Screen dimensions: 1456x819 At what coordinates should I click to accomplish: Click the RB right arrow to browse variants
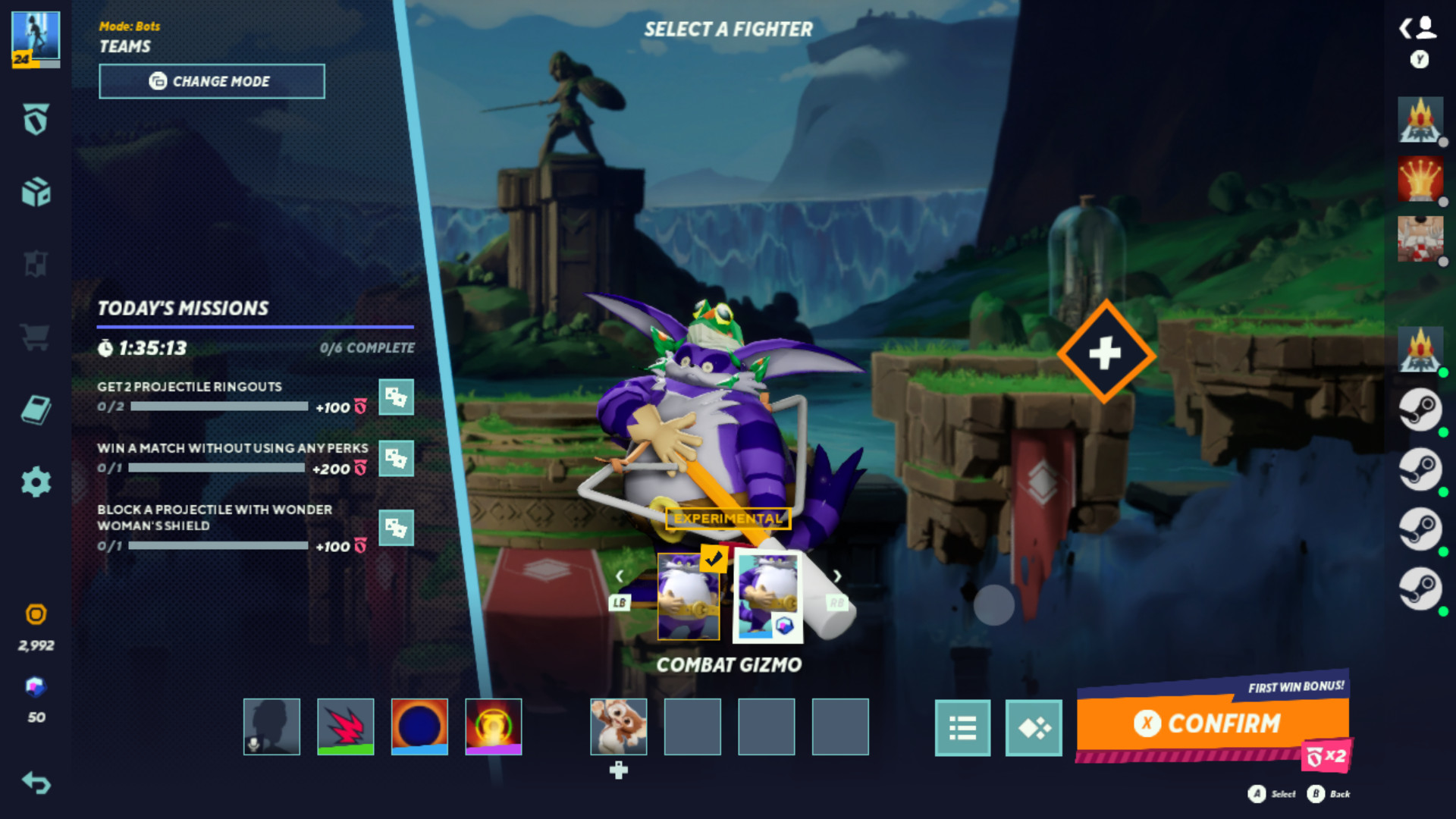coord(838,575)
